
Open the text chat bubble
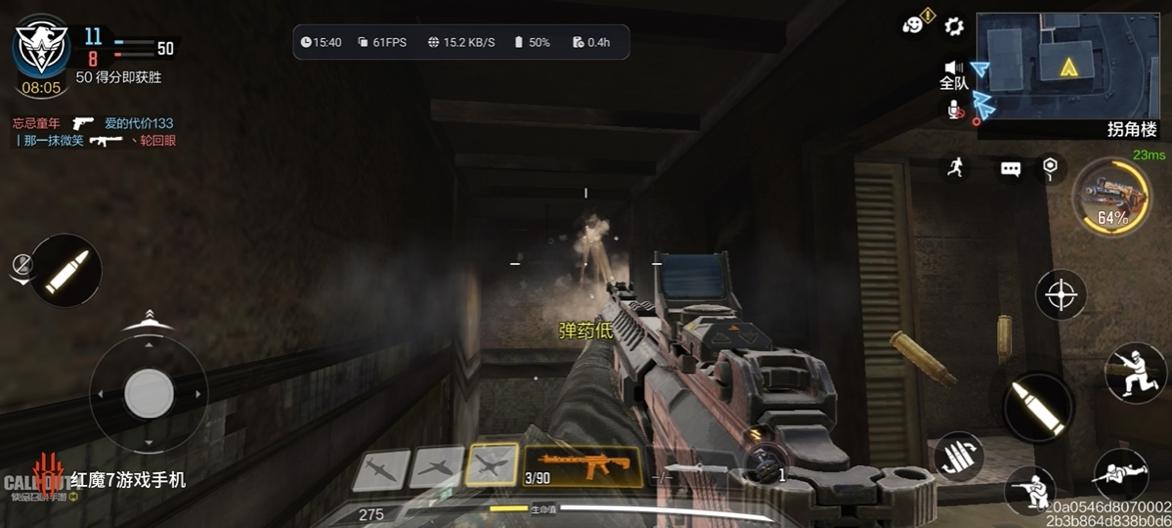[x=1010, y=169]
